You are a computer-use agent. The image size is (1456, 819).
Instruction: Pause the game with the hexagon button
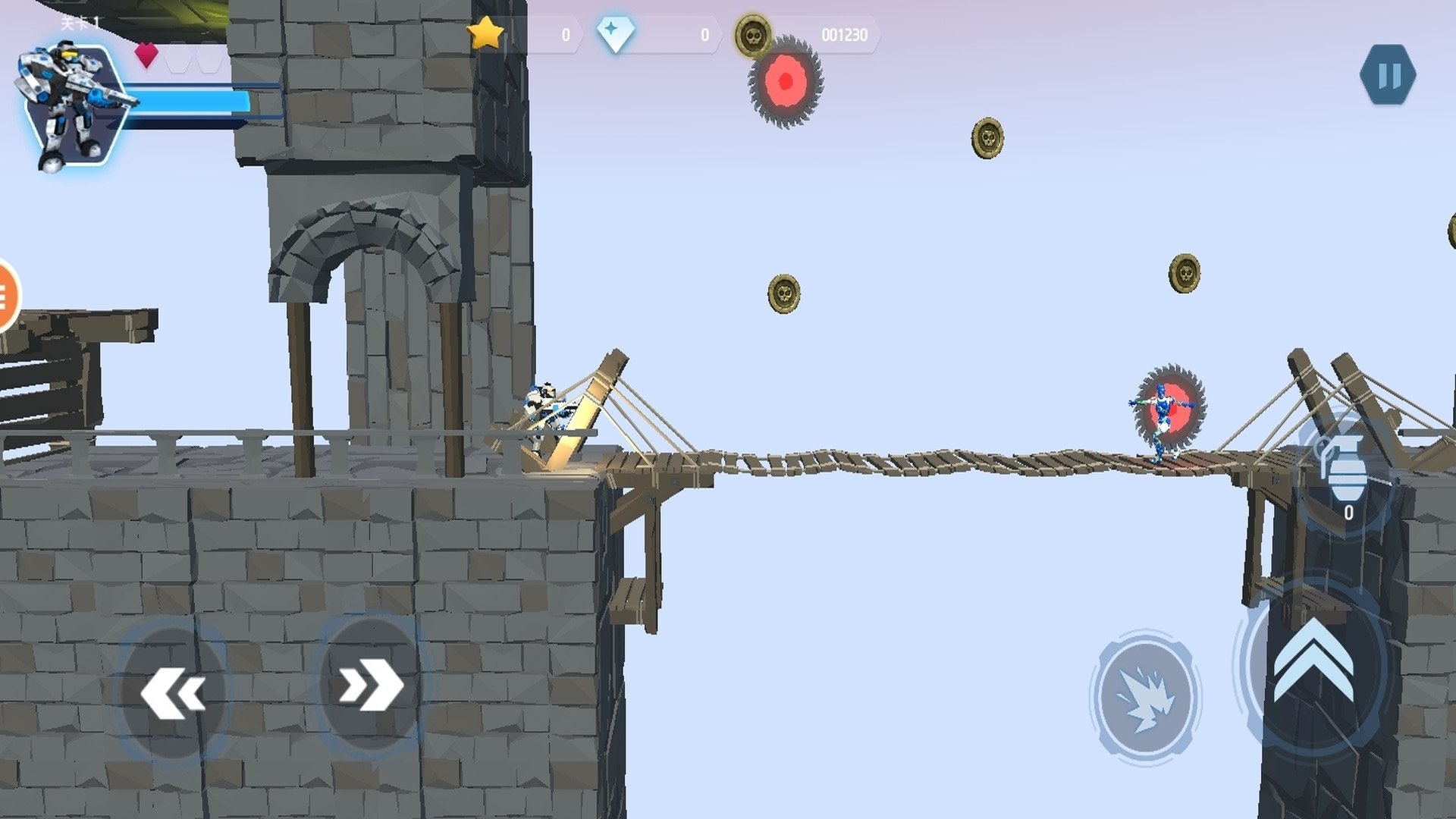click(x=1388, y=75)
